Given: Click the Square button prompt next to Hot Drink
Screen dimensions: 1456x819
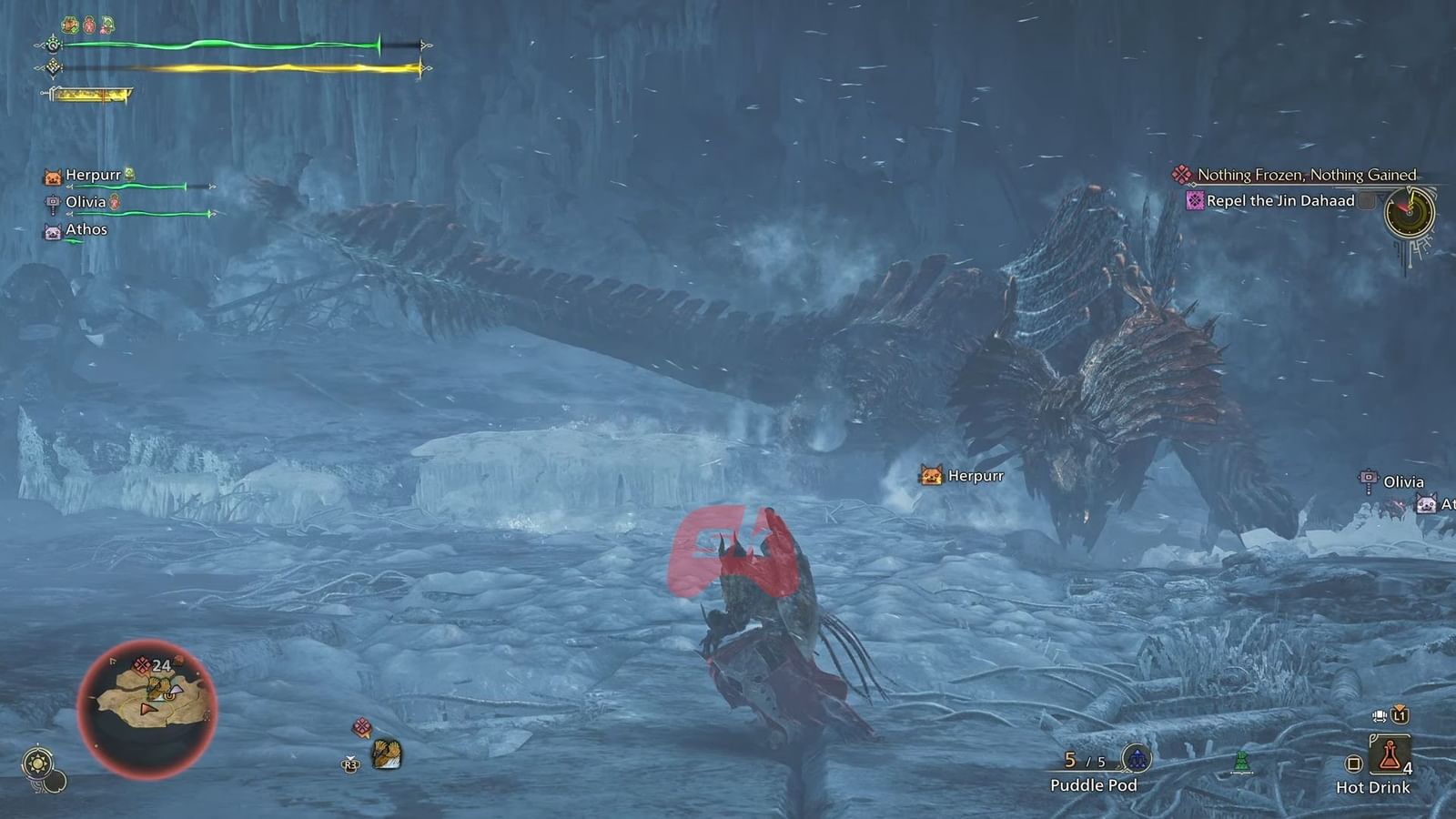Looking at the screenshot, I should pos(1353,763).
